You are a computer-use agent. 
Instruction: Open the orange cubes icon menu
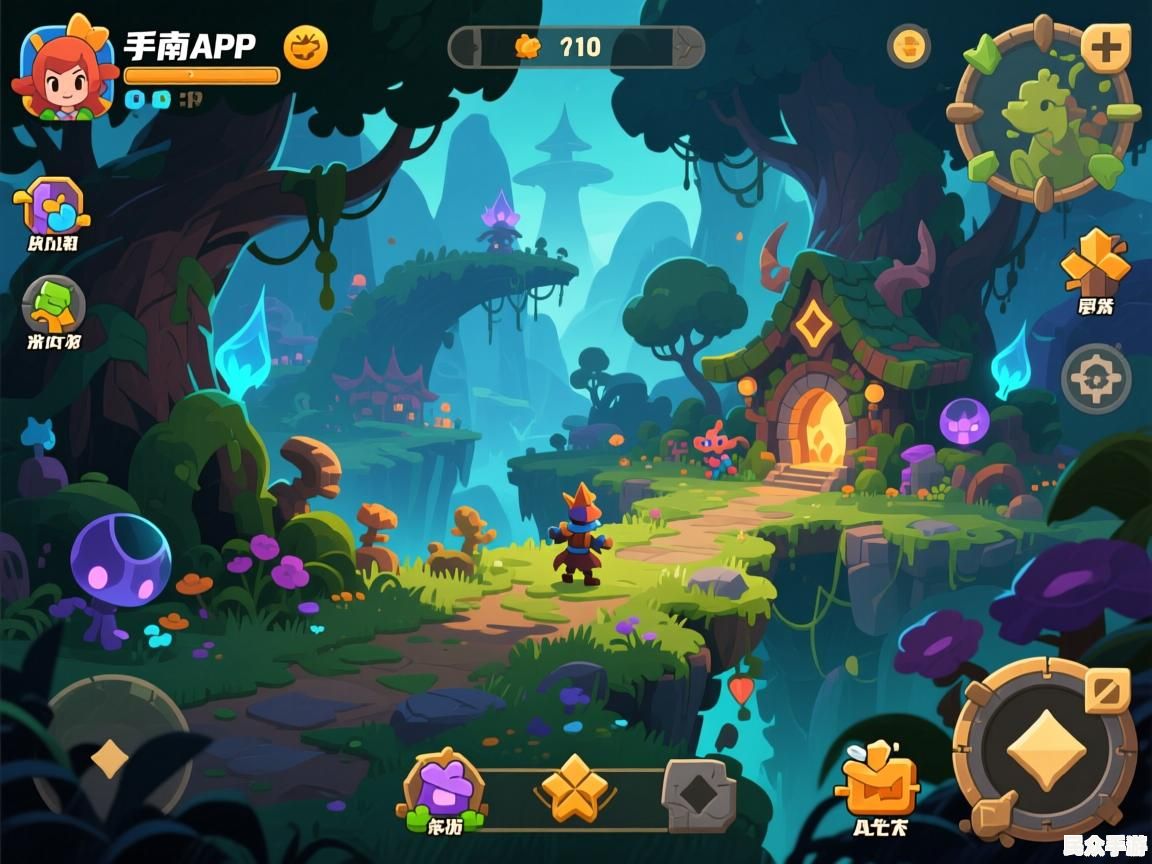1096,261
